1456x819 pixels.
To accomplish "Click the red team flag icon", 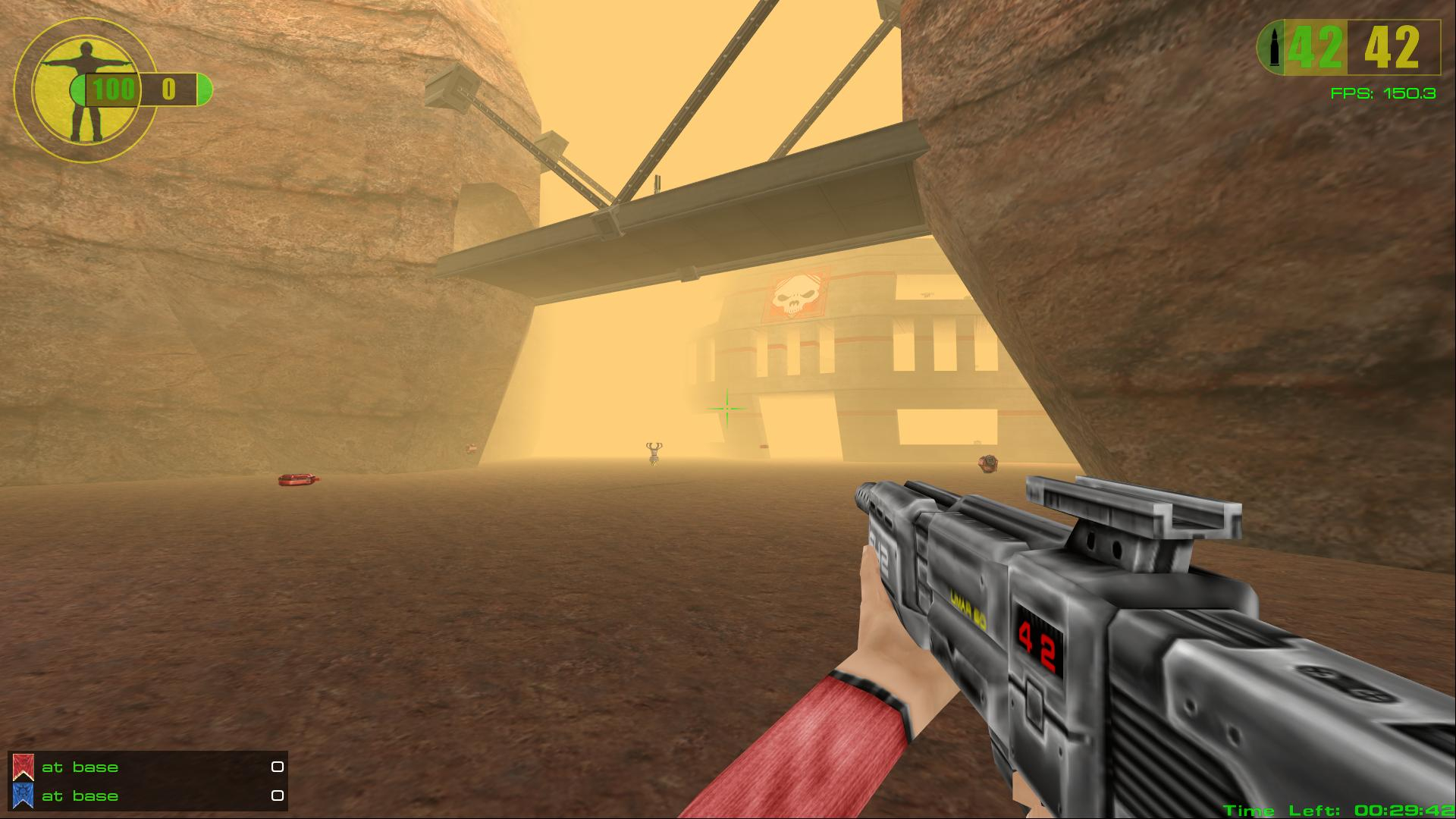I will point(24,767).
